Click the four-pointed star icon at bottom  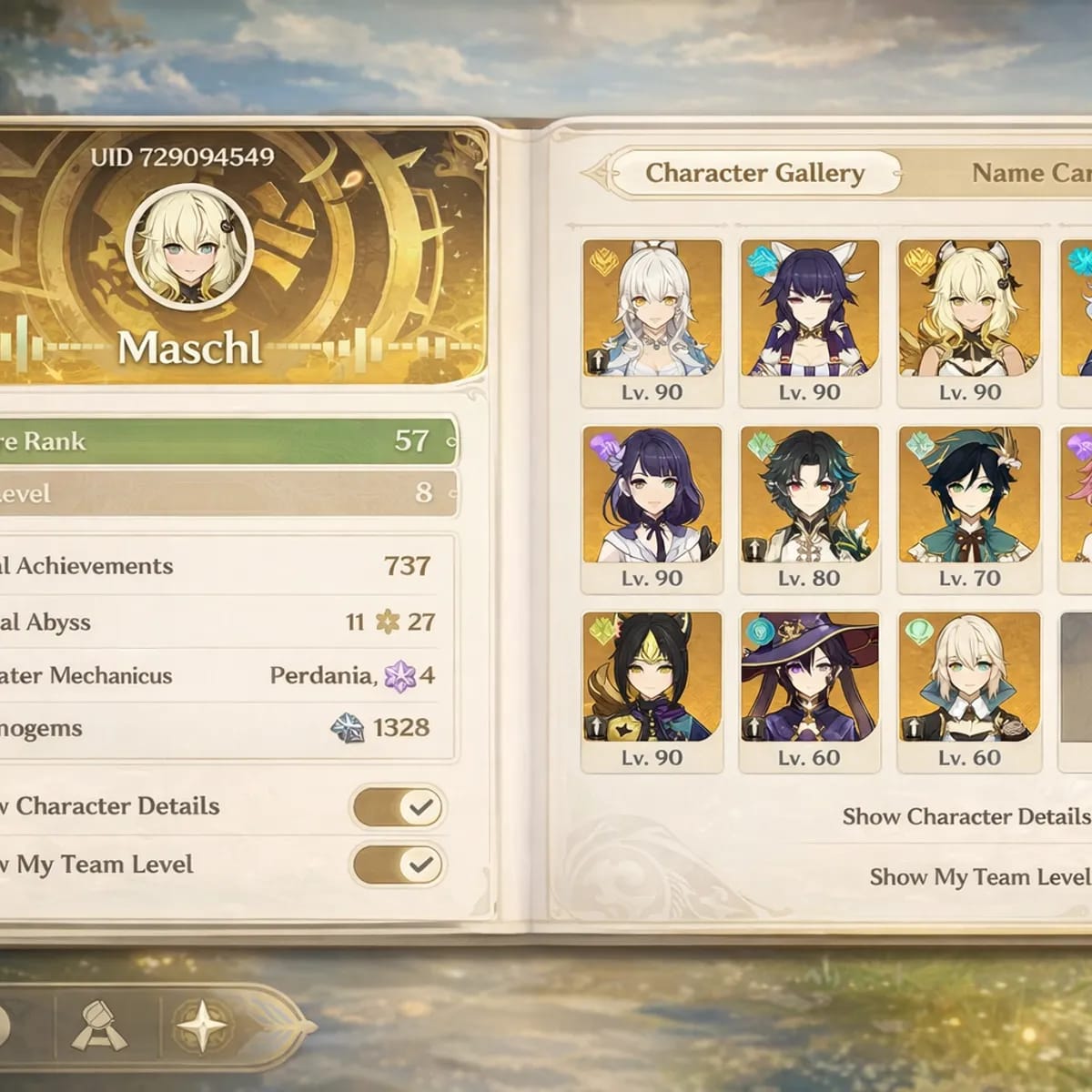pyautogui.click(x=201, y=1026)
